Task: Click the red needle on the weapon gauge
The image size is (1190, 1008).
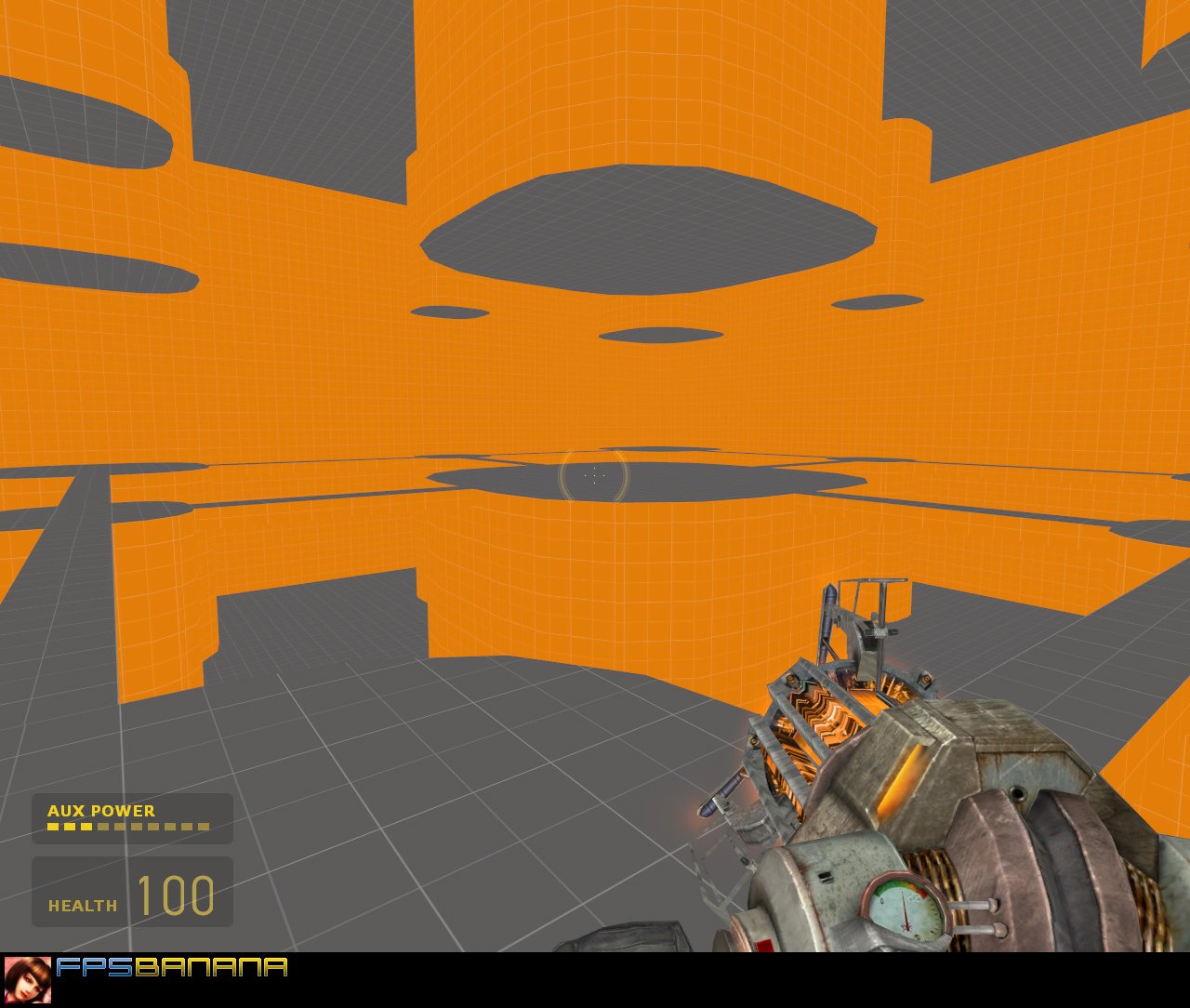Action: point(905,909)
